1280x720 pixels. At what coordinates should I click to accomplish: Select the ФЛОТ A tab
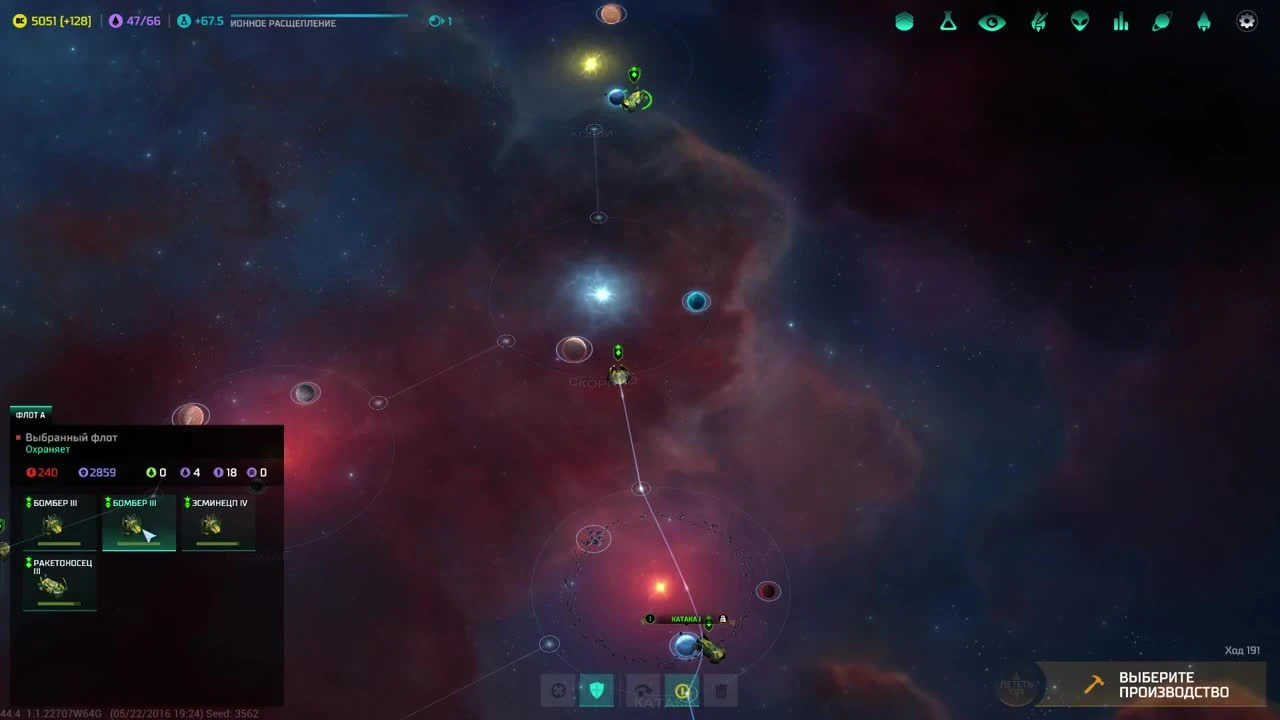[31, 414]
